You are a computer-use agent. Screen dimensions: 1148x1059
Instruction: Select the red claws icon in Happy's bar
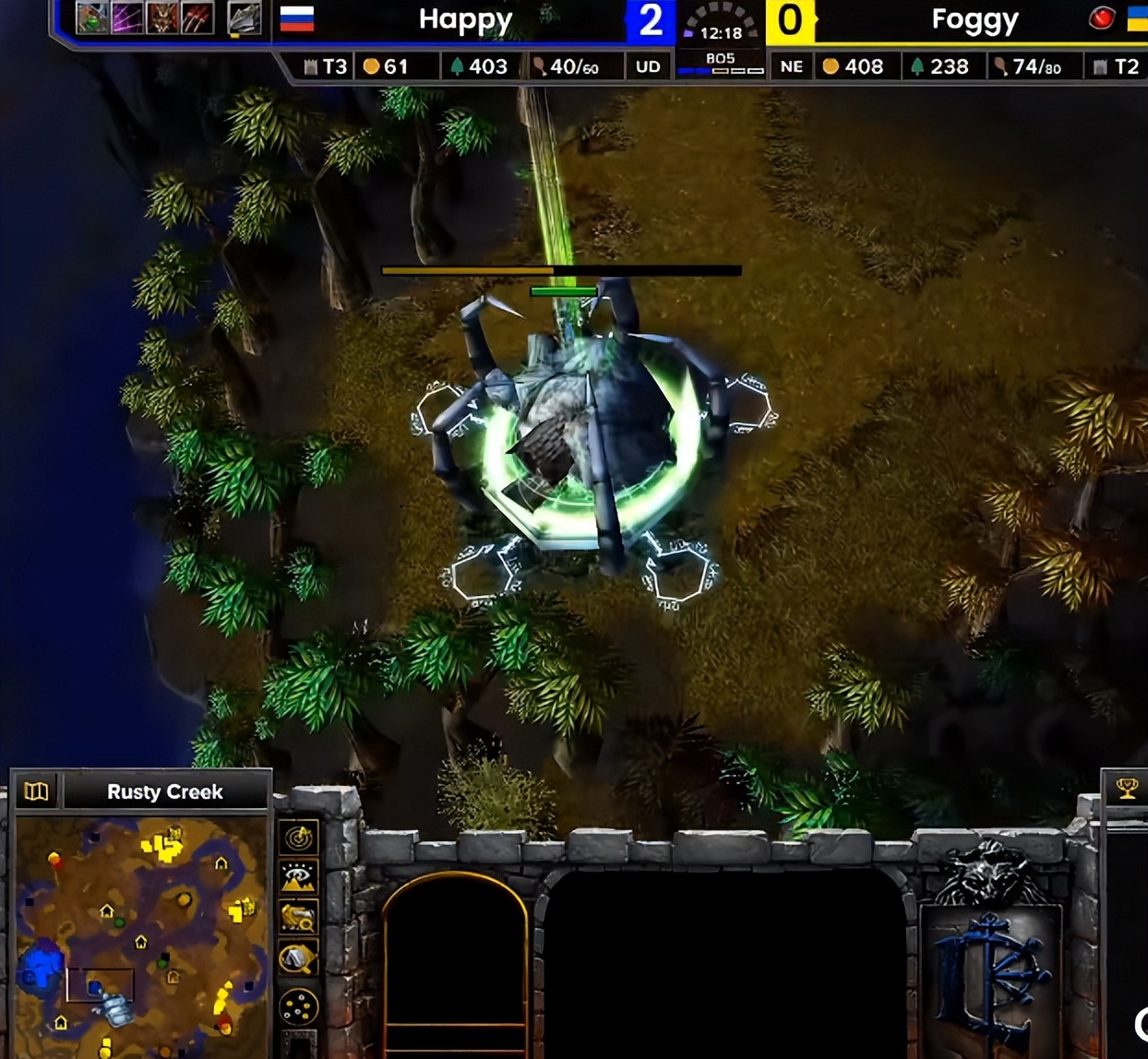(x=197, y=18)
